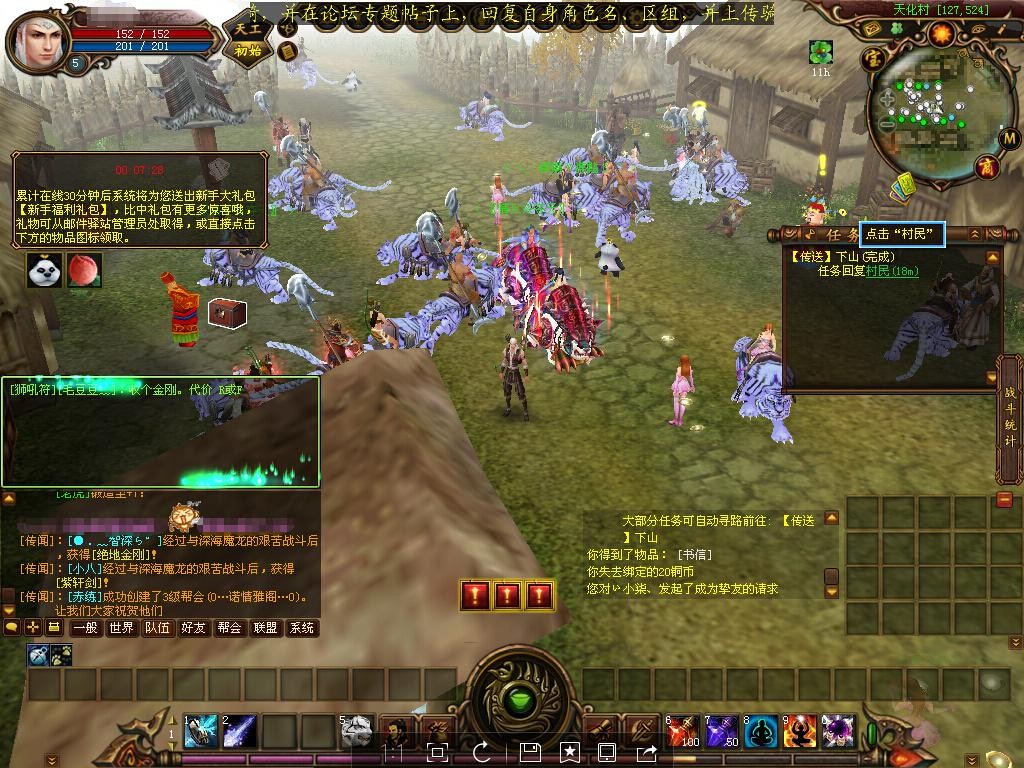
Task: Use the meditation skill in slot 8
Action: pyautogui.click(x=761, y=731)
